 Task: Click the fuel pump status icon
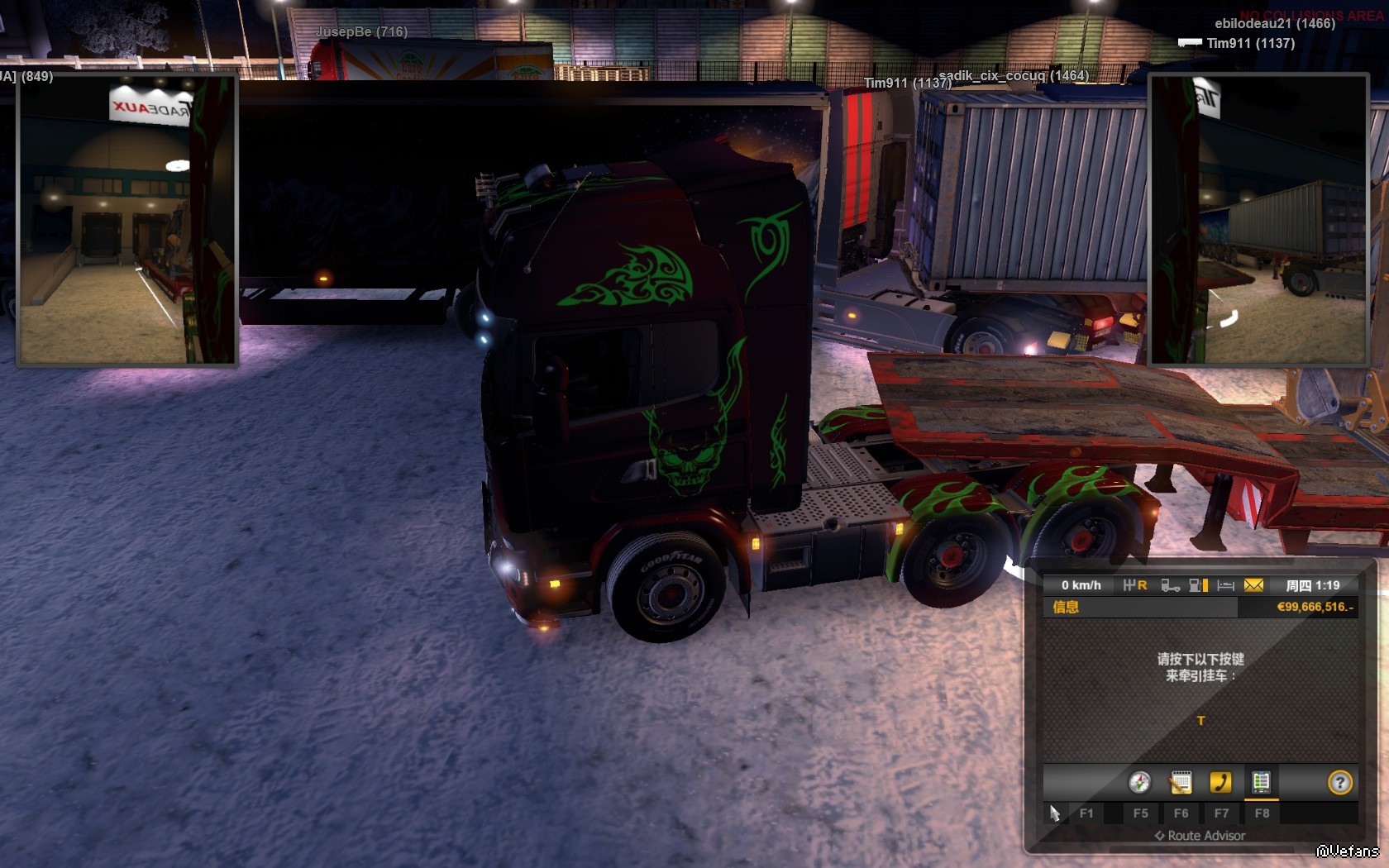pyautogui.click(x=1198, y=585)
